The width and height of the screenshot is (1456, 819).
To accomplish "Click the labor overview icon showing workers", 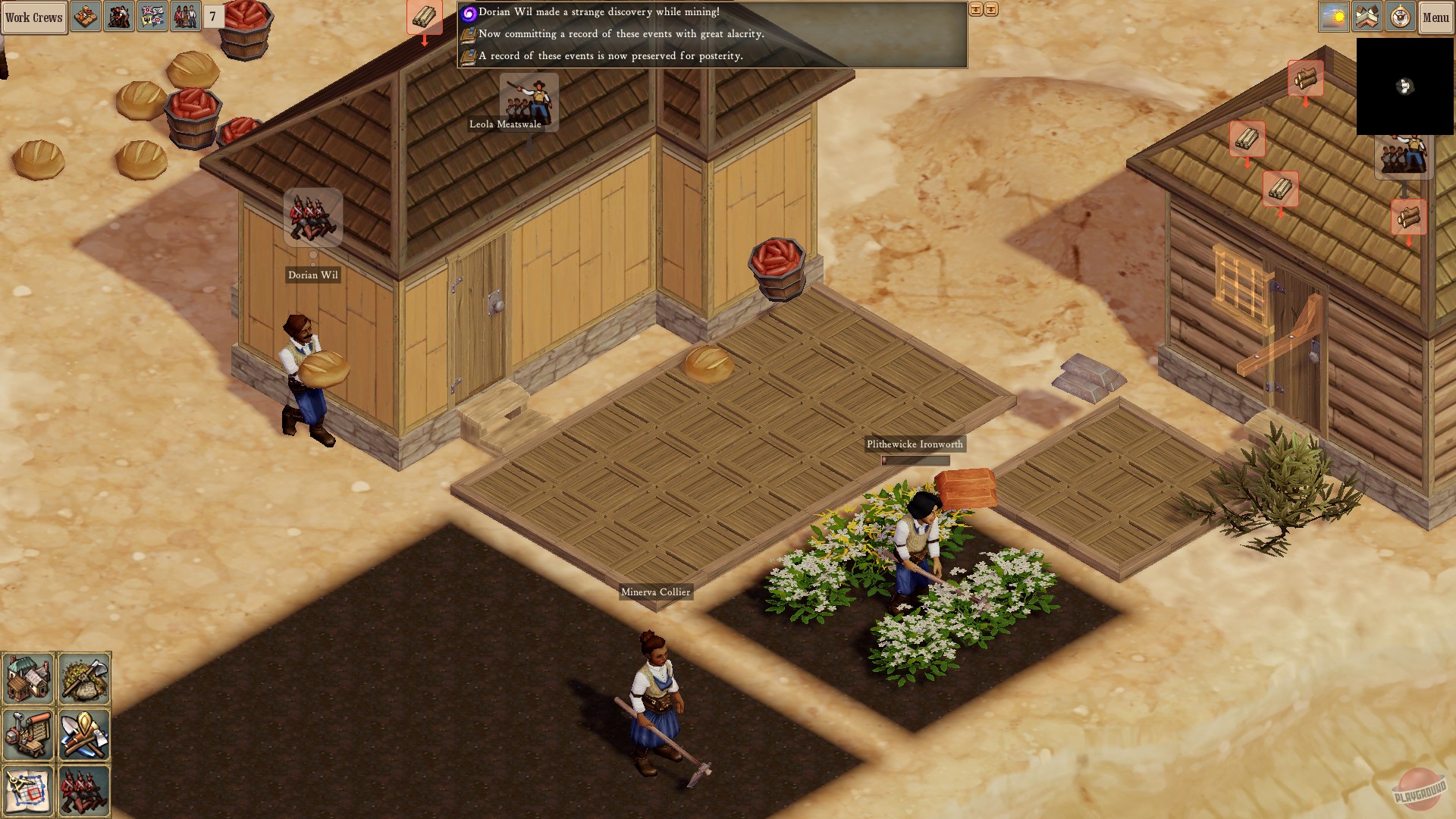I will (118, 15).
